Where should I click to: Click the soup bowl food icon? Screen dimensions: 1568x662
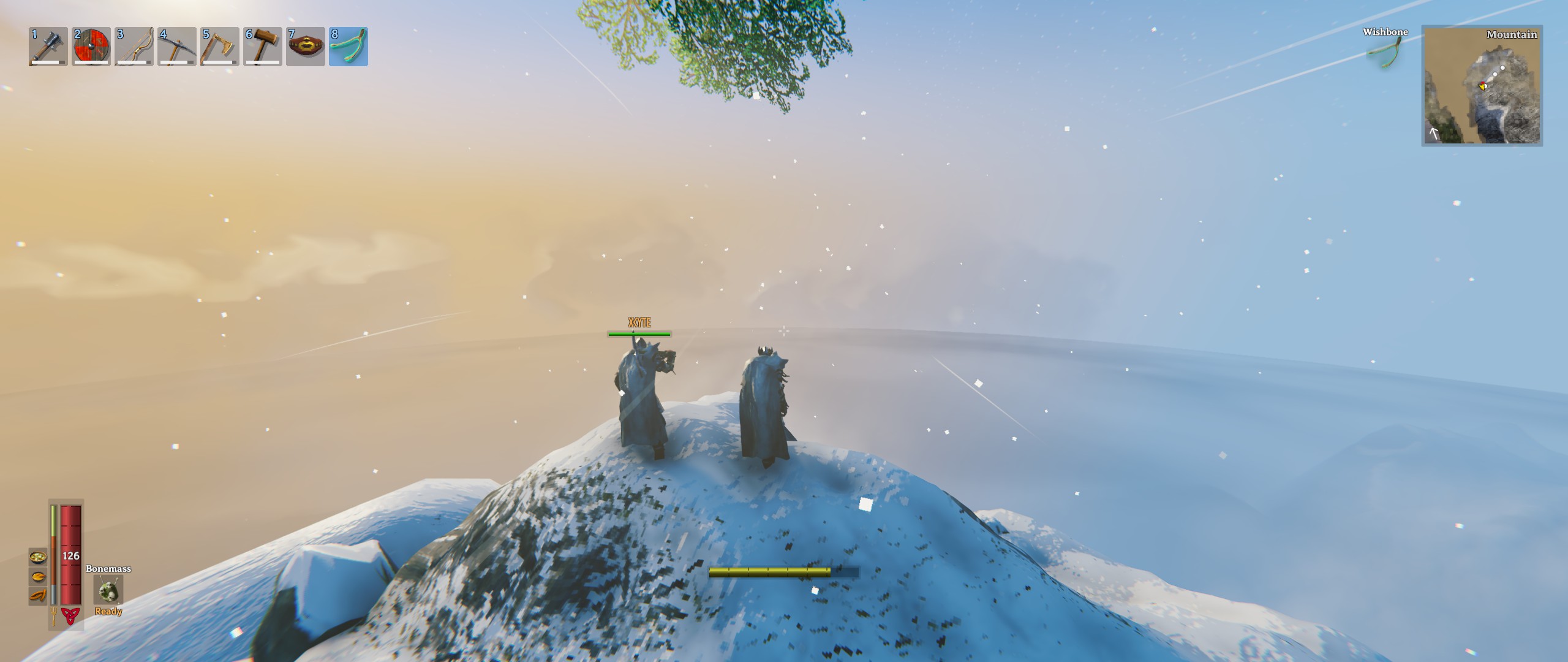(x=38, y=557)
